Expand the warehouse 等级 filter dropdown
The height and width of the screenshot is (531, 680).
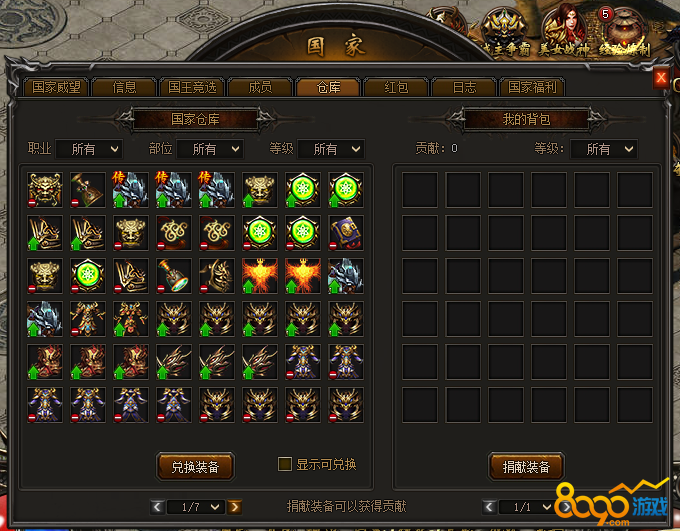(331, 149)
